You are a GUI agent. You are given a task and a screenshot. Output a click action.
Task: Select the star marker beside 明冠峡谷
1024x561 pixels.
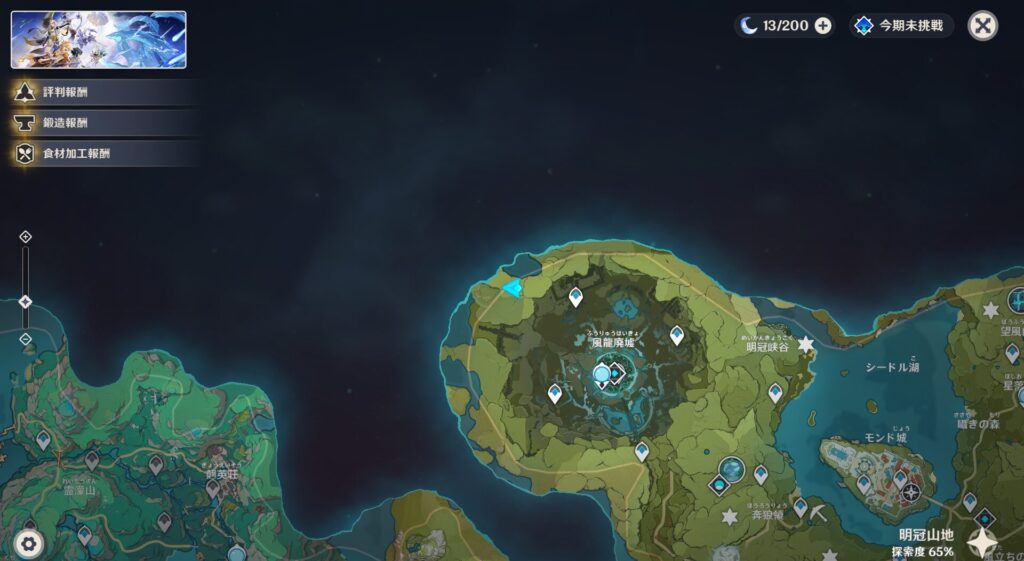tap(805, 344)
